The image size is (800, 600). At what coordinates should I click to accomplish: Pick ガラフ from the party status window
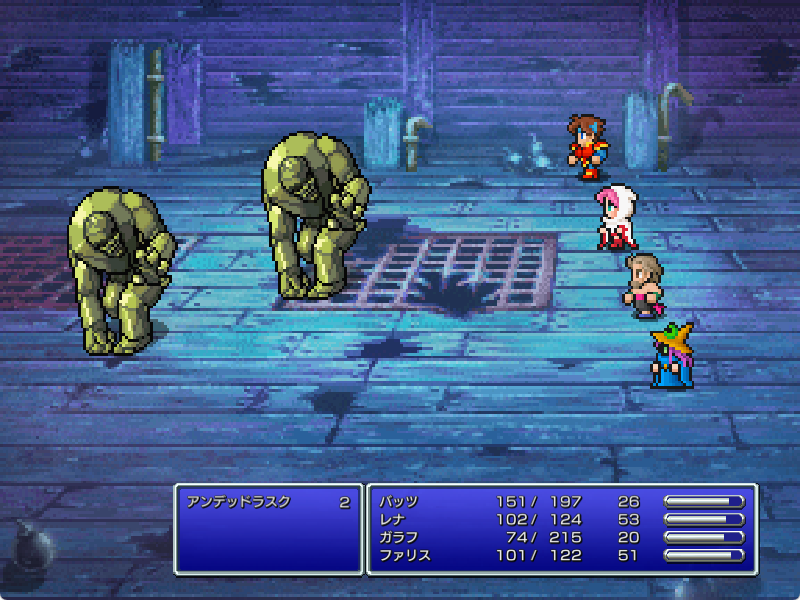click(x=399, y=537)
